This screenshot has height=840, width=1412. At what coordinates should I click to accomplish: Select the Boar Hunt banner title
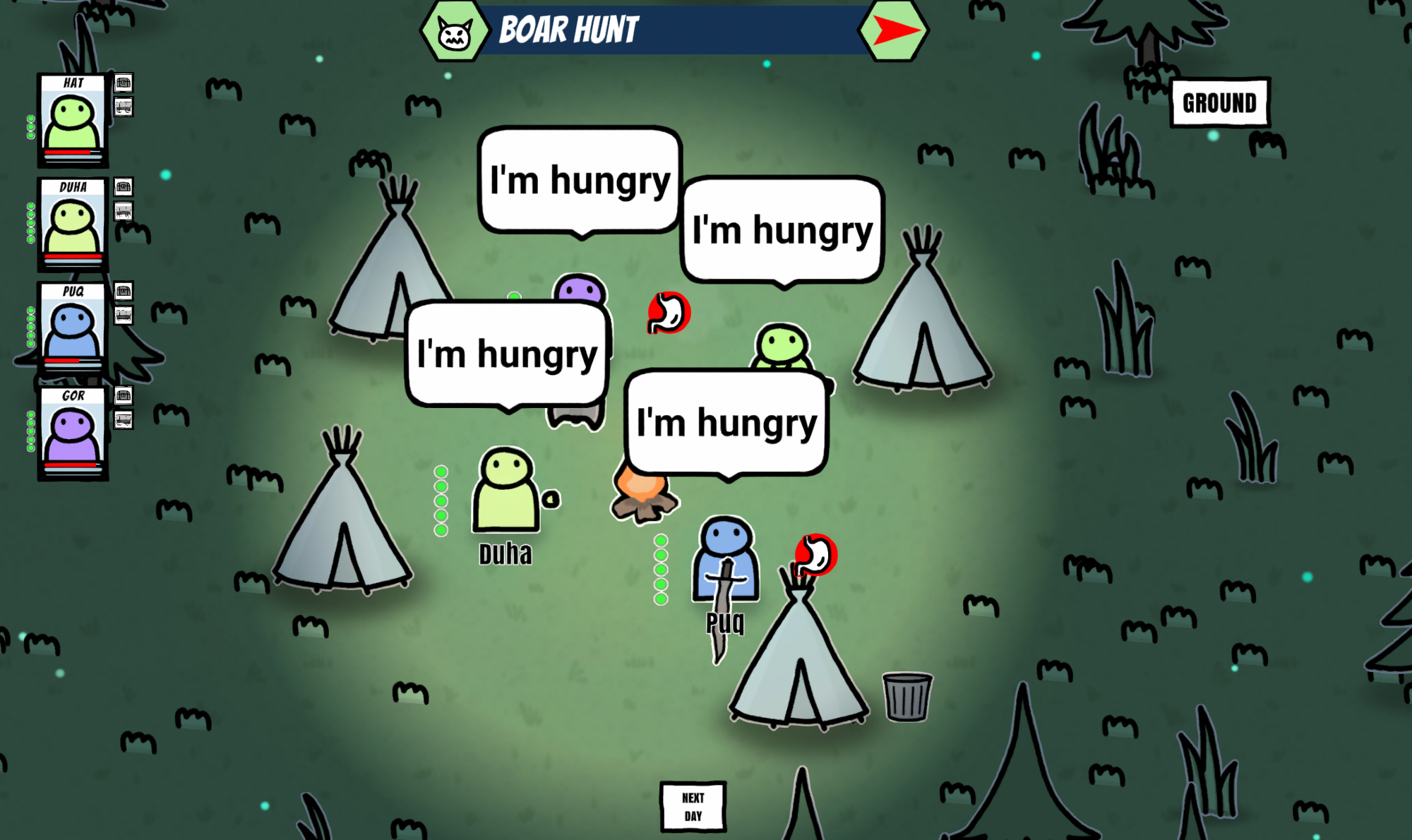[568, 30]
